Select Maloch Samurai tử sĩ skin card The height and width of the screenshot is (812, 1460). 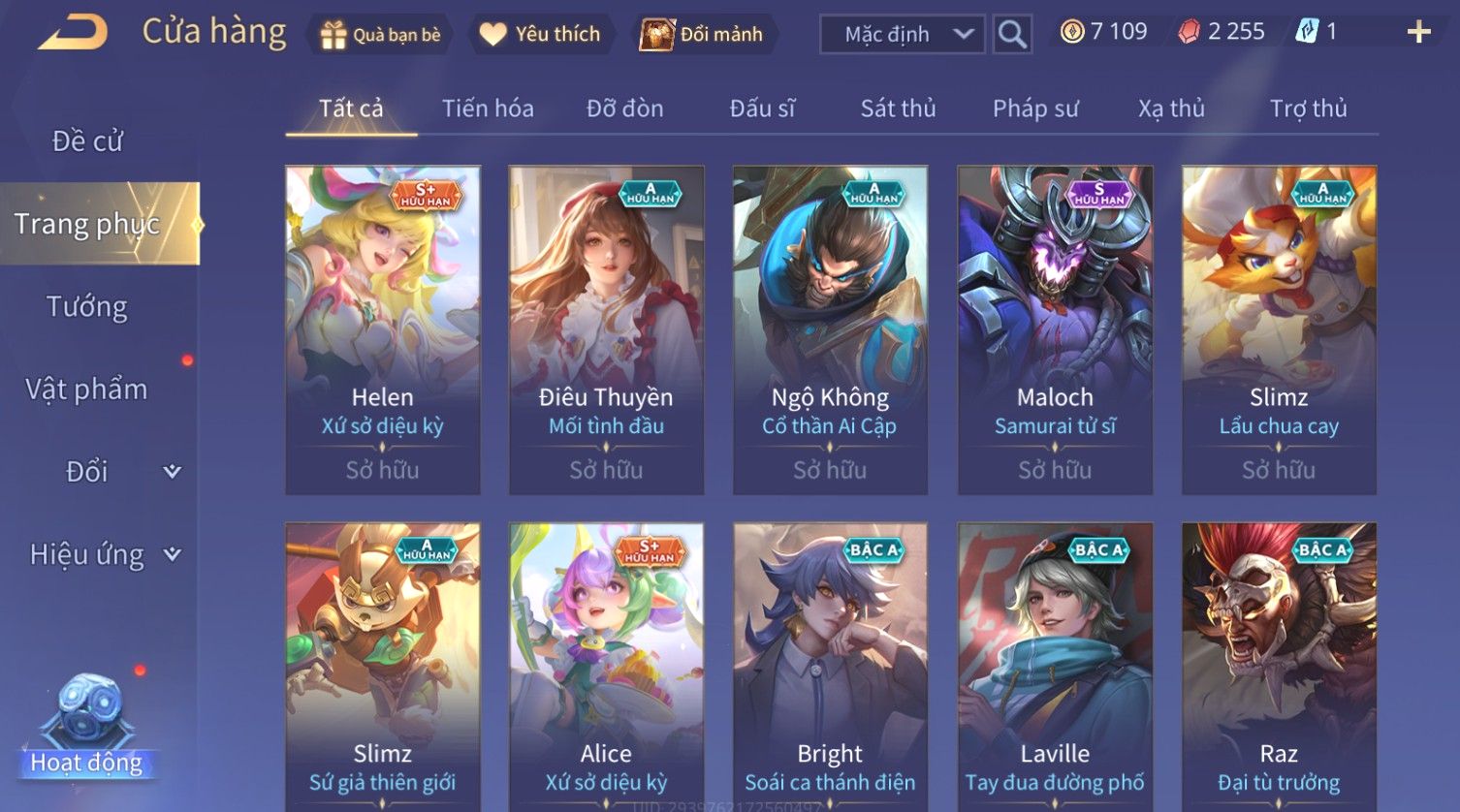click(1055, 329)
